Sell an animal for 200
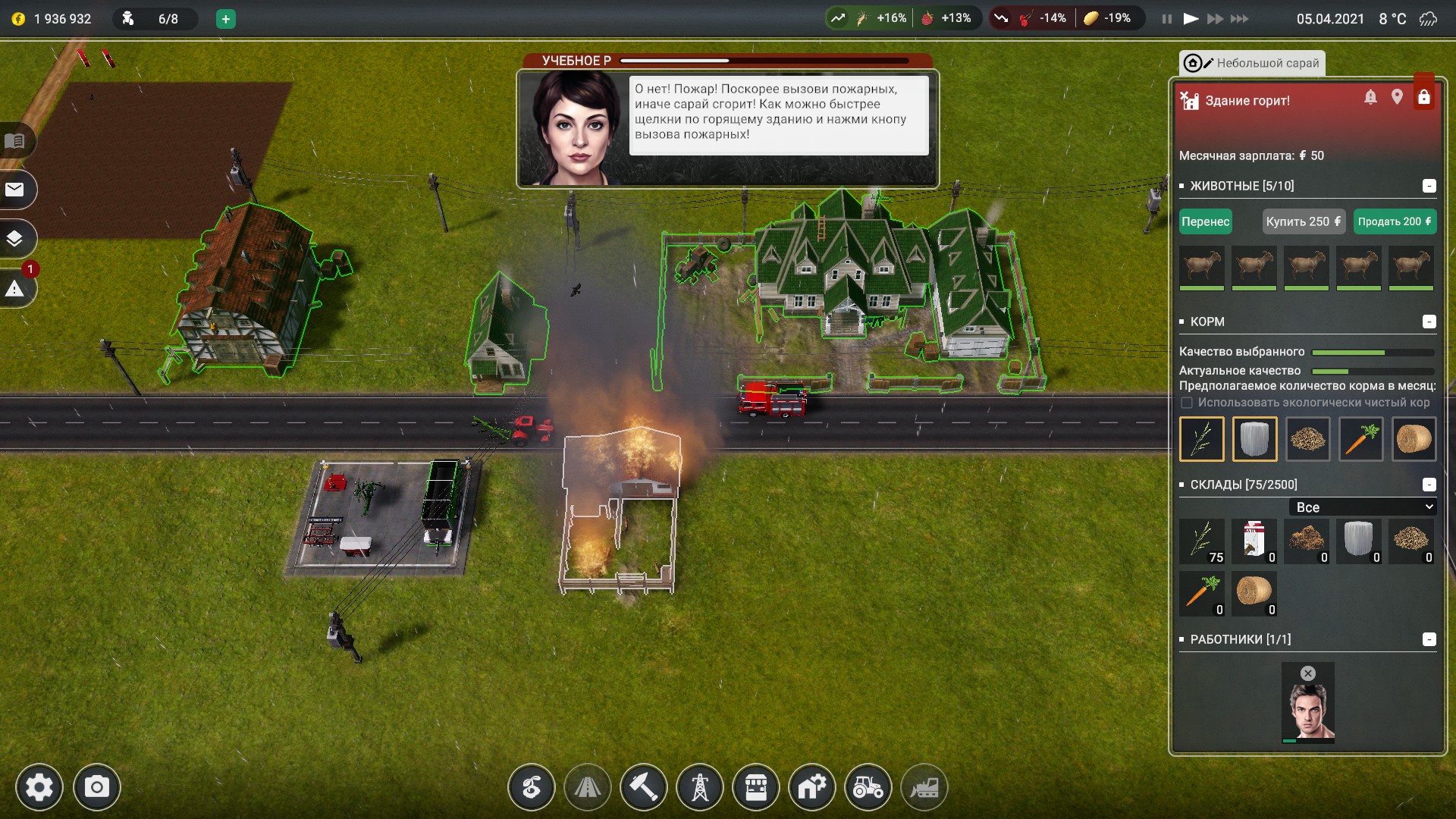Image resolution: width=1456 pixels, height=819 pixels. (x=1394, y=221)
